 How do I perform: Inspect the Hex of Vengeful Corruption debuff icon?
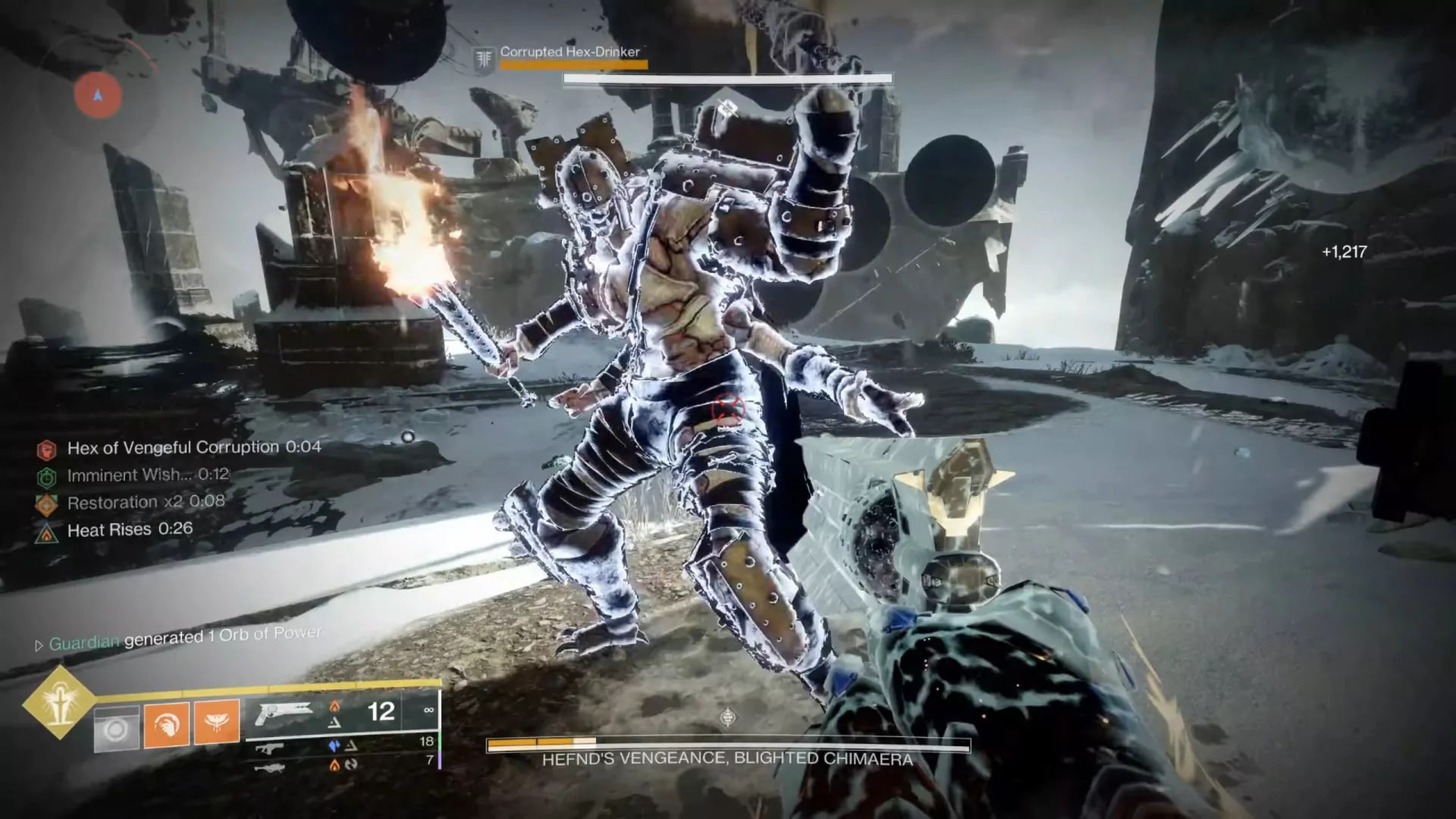47,450
